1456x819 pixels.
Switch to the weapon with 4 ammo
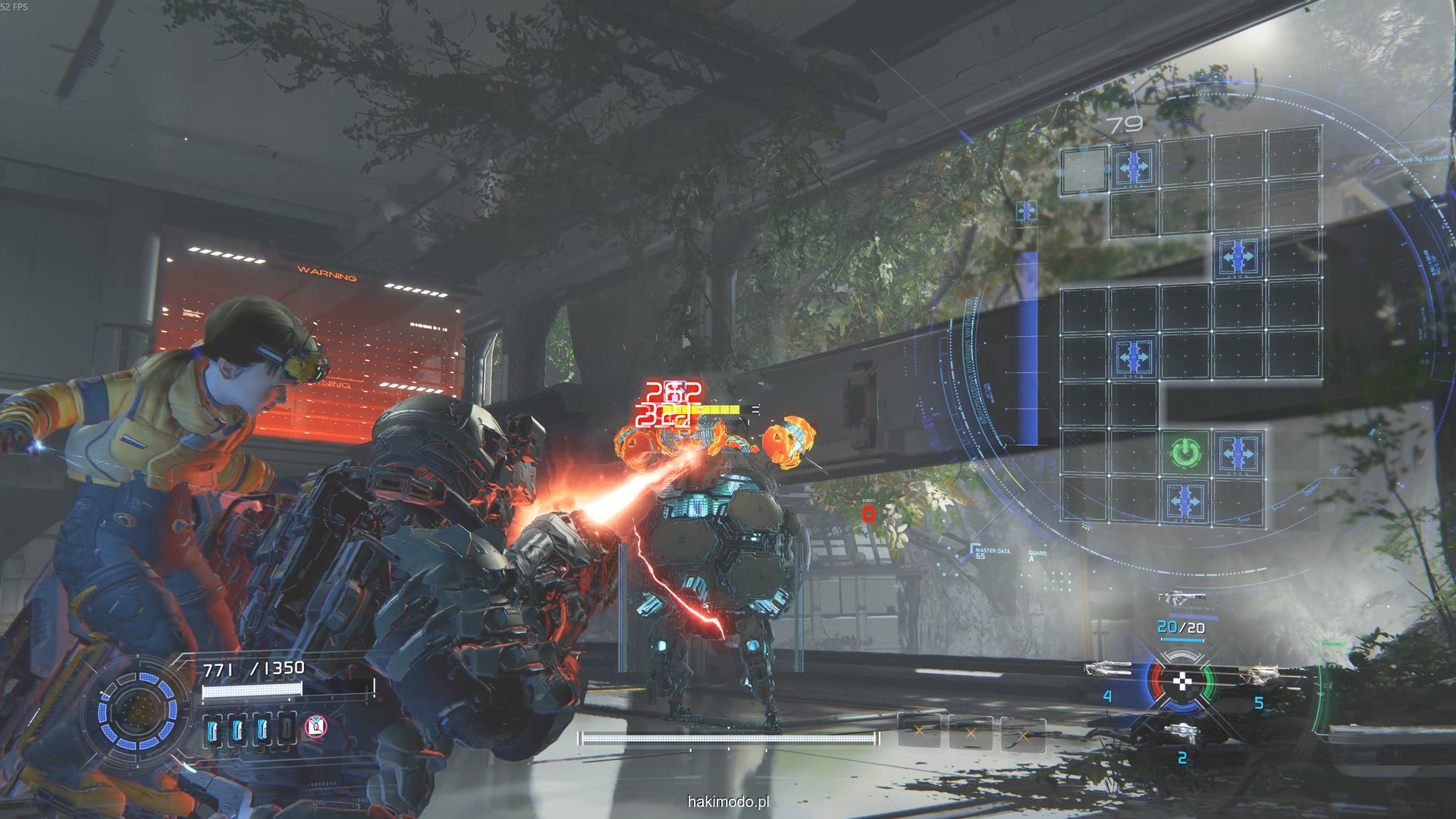(x=1108, y=669)
